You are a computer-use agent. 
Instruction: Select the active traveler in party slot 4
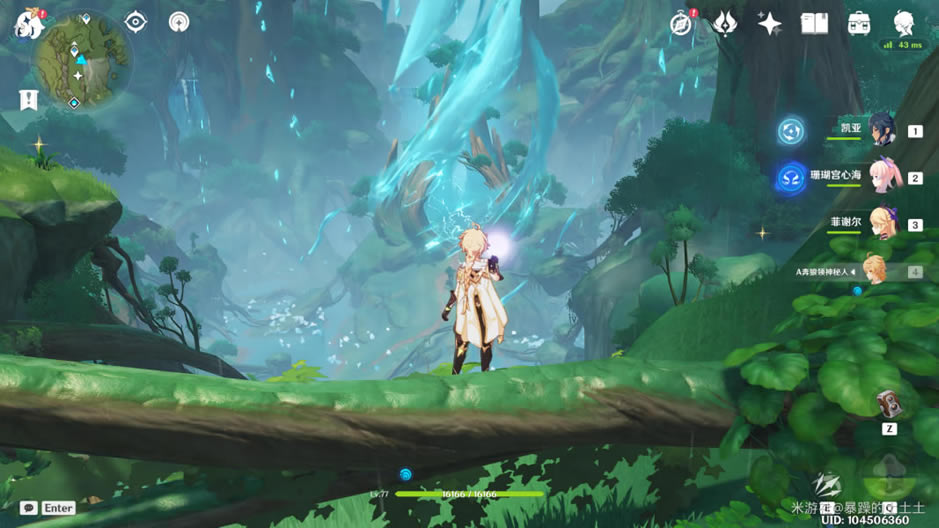point(875,270)
